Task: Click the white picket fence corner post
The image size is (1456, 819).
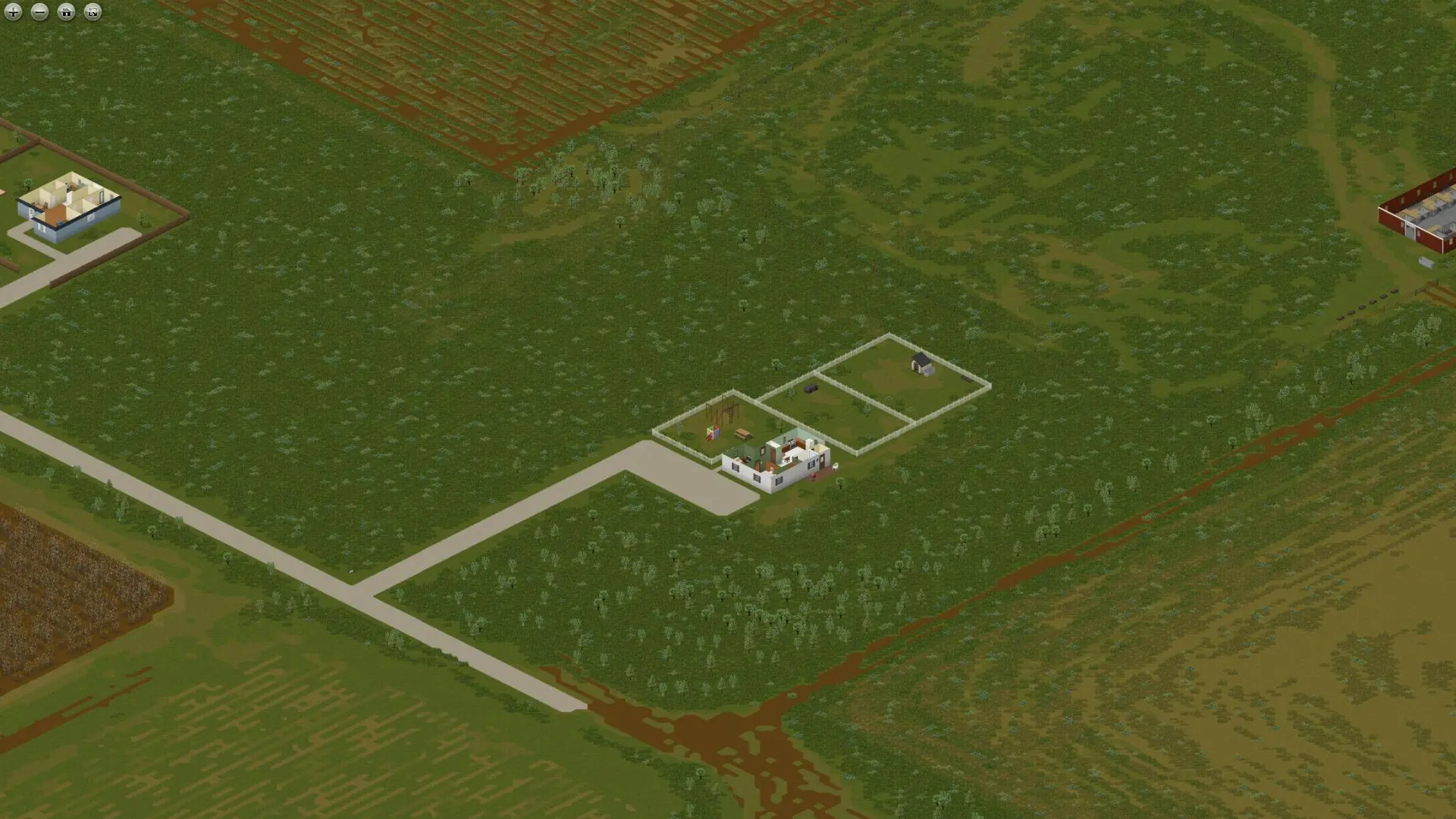Action: click(x=889, y=335)
